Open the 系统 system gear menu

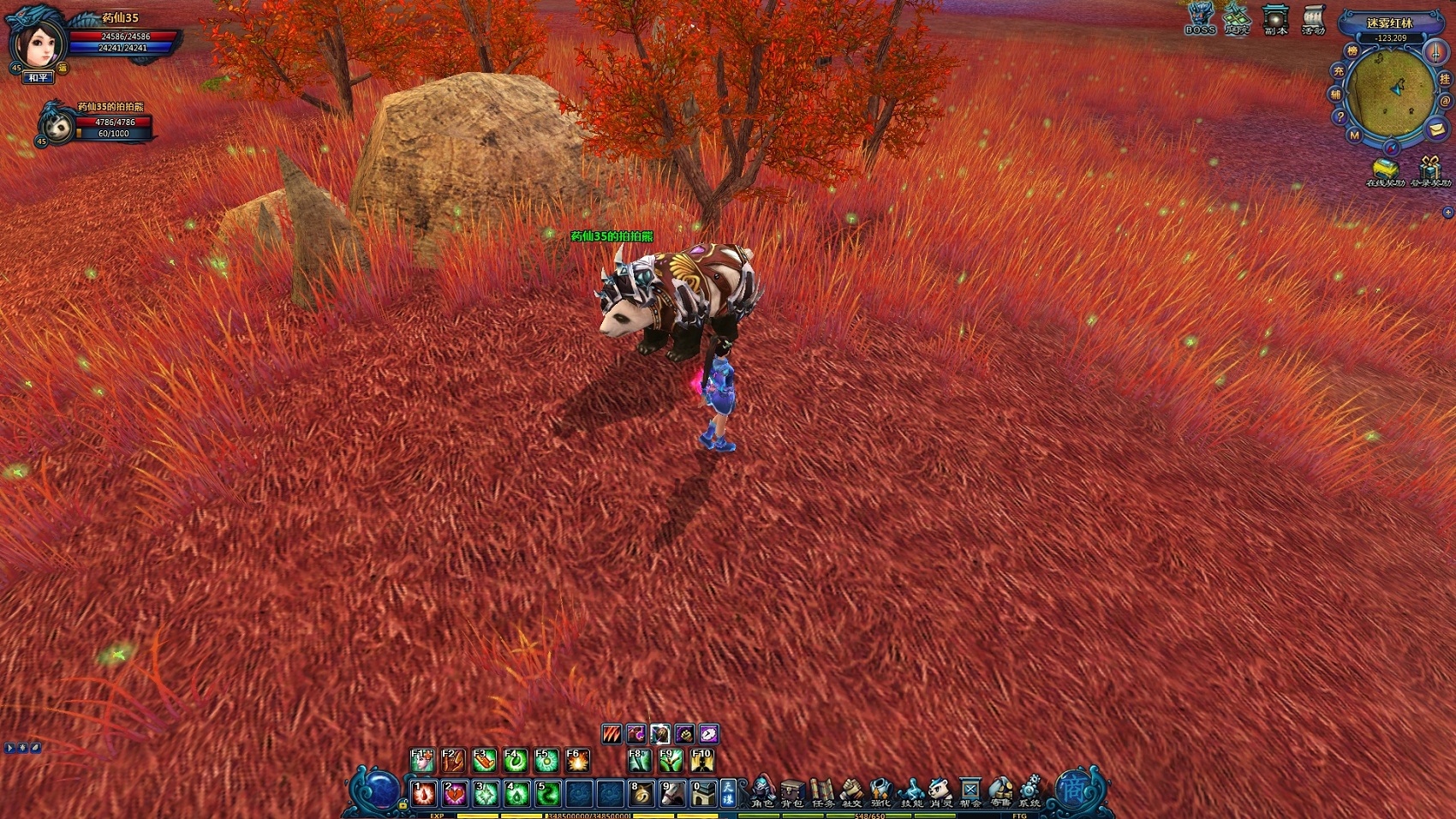1029,791
